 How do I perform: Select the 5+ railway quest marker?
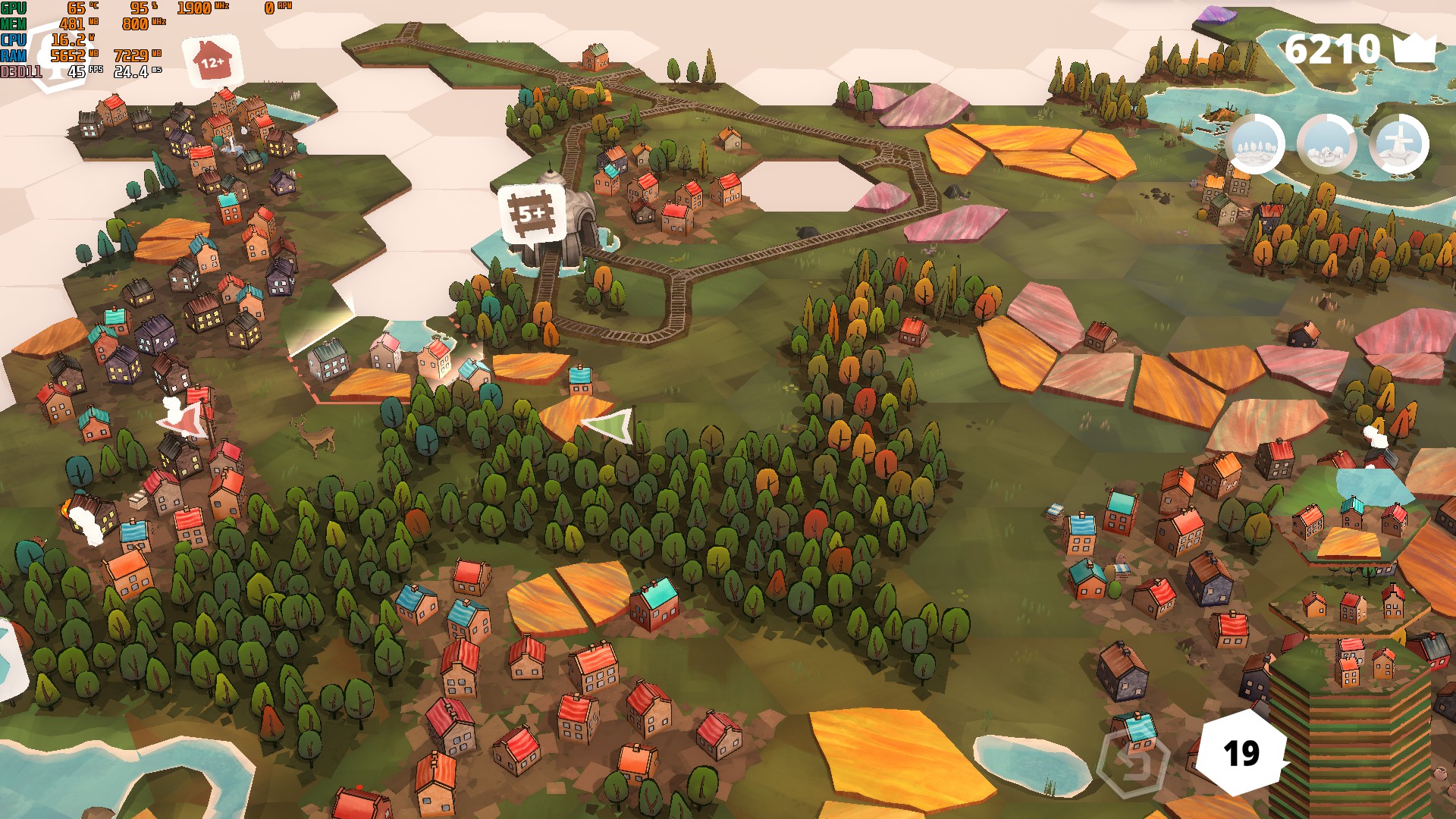coord(532,215)
